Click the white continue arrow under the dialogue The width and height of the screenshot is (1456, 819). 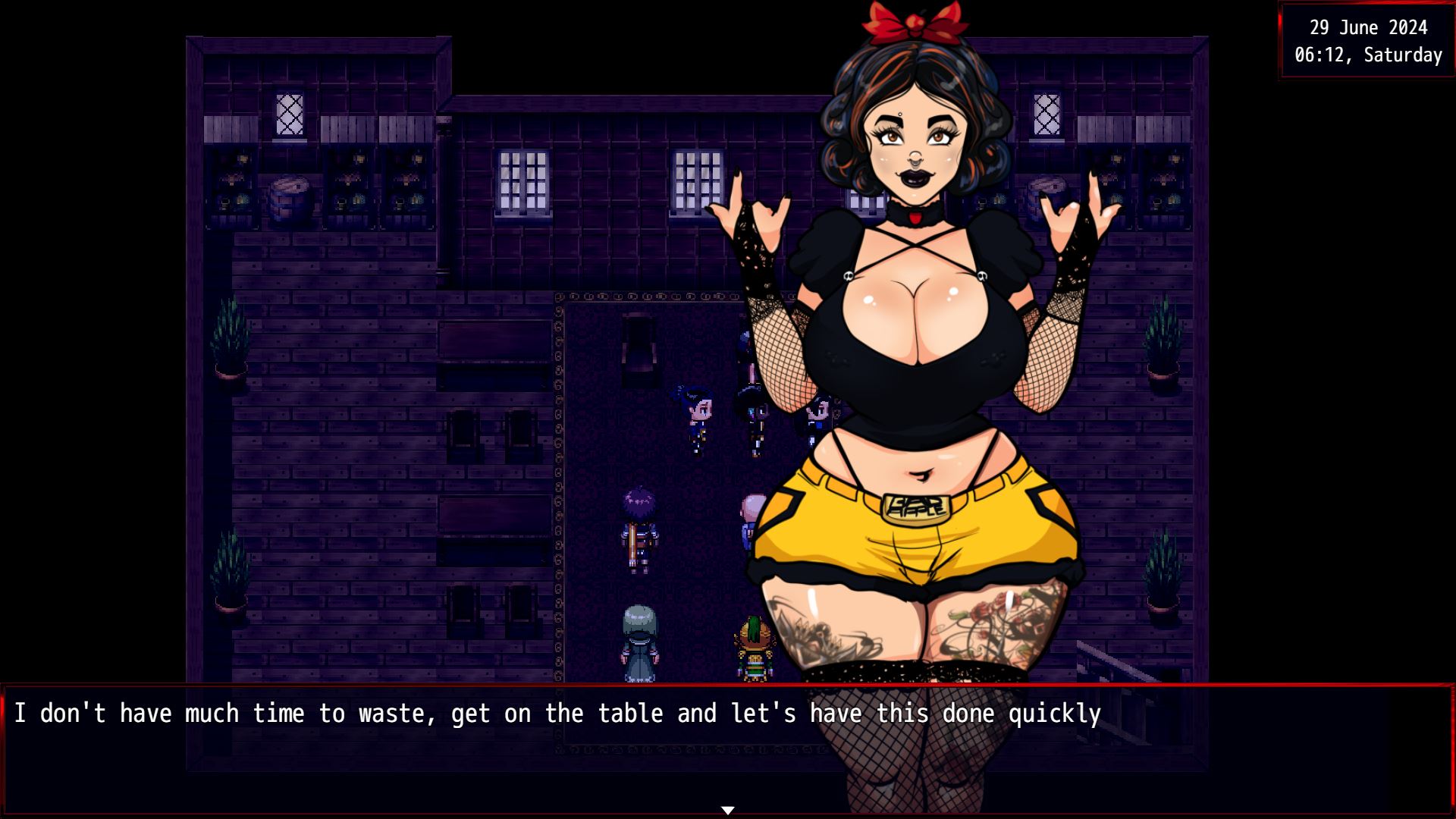[x=728, y=810]
